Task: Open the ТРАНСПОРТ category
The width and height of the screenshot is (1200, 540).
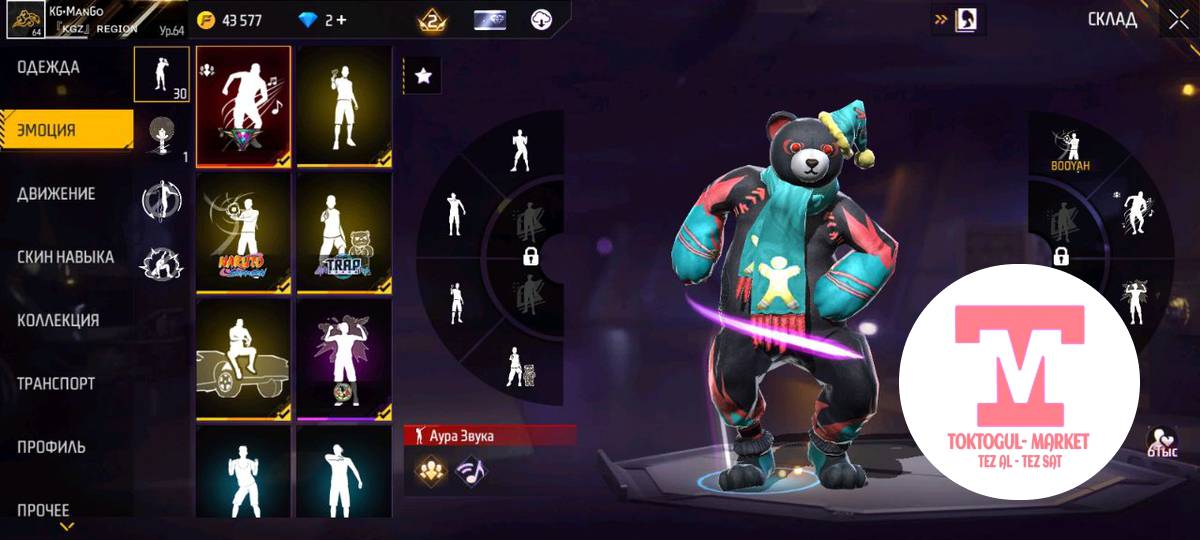Action: (x=56, y=384)
